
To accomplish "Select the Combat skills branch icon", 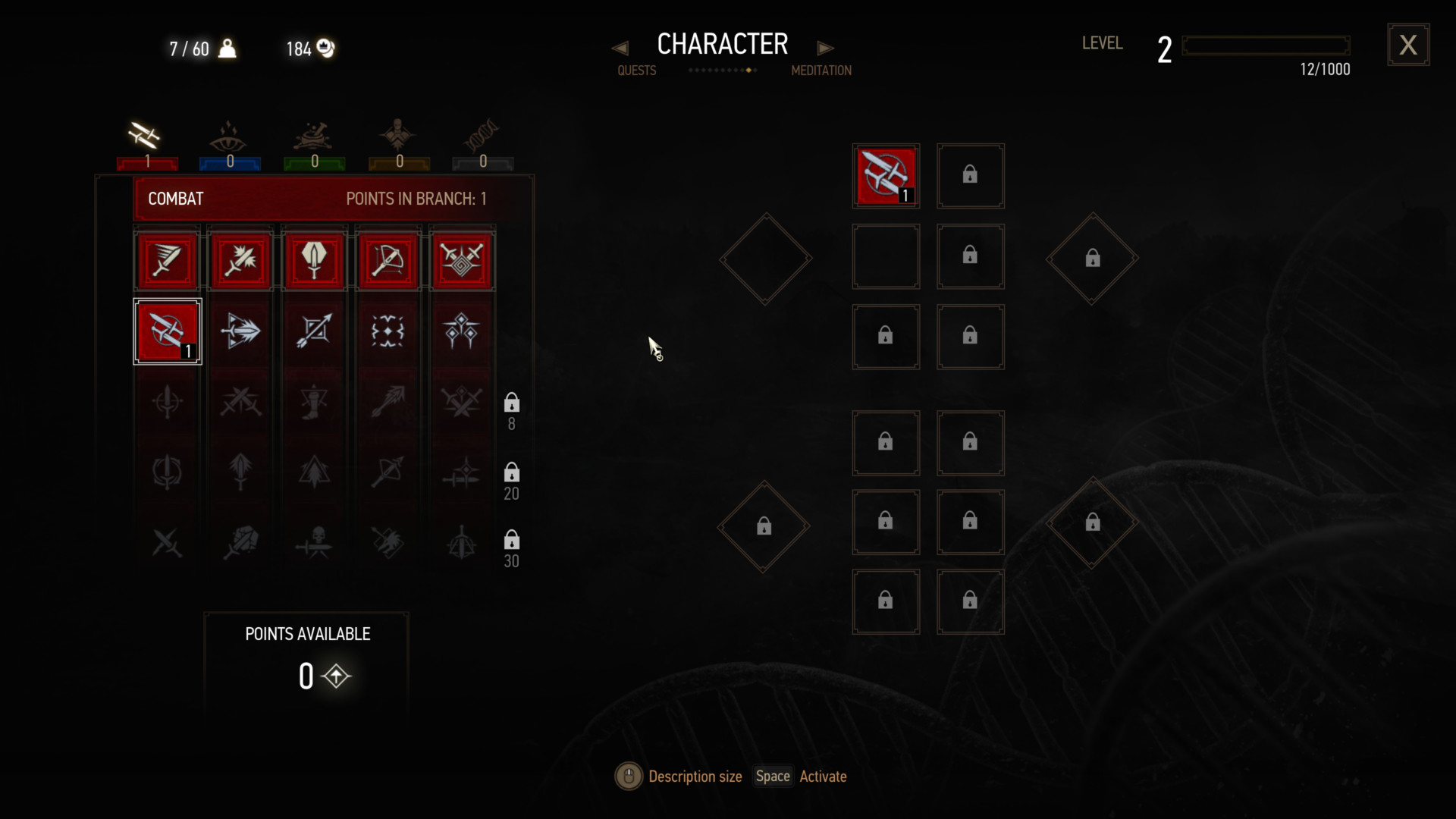I will tap(144, 136).
